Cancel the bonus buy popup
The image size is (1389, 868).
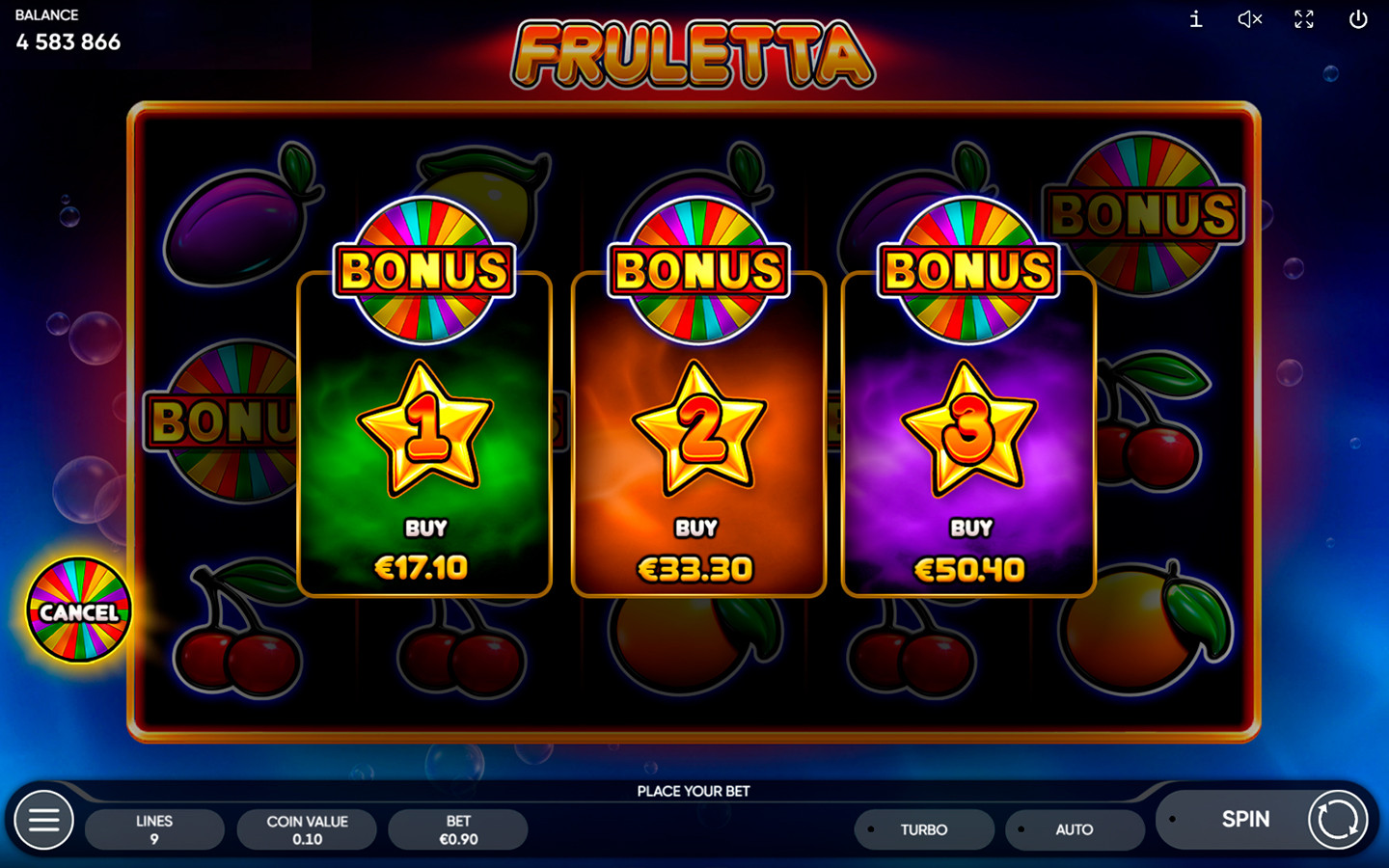pos(79,610)
